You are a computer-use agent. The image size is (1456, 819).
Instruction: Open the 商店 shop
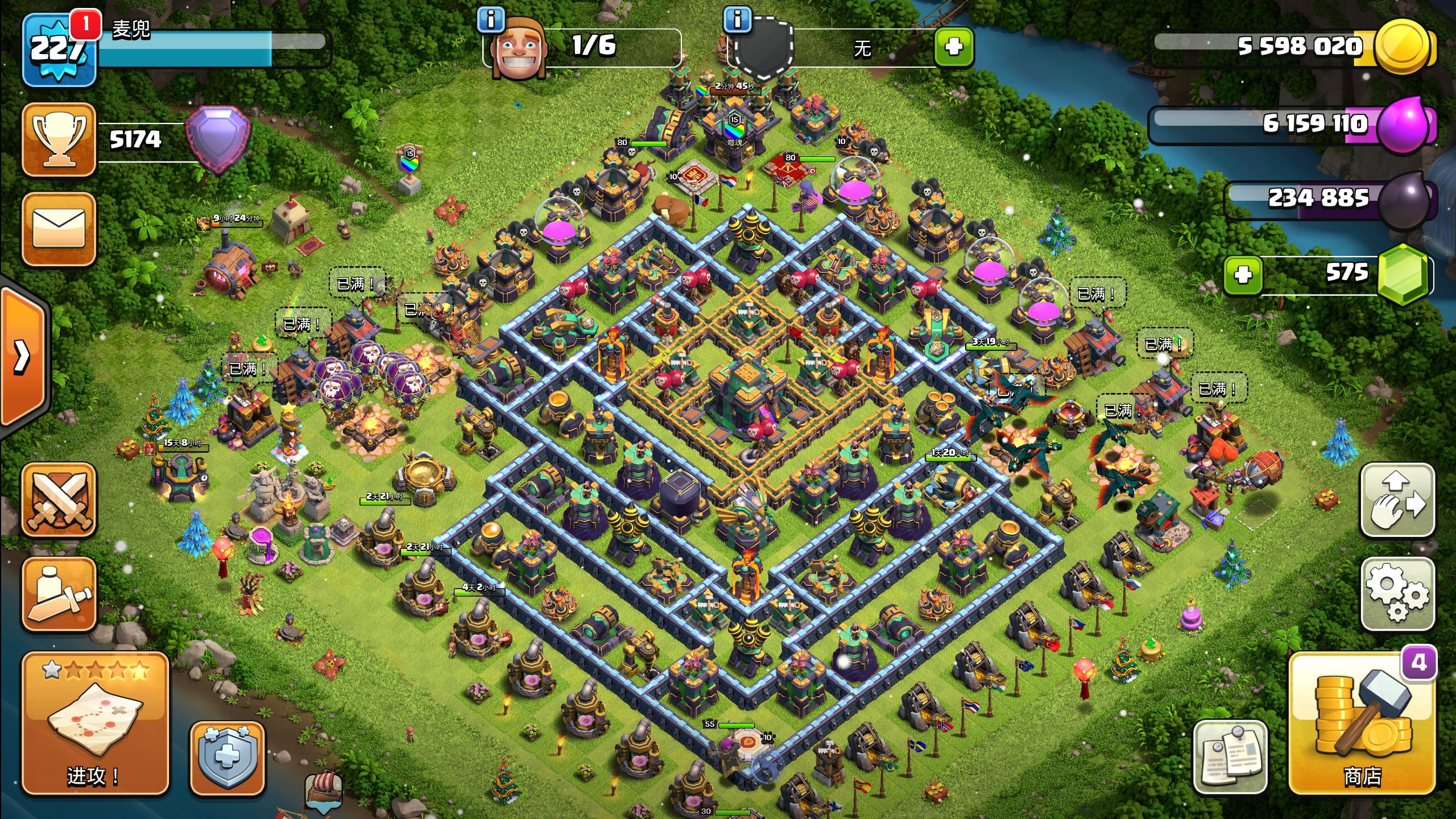point(1362,723)
